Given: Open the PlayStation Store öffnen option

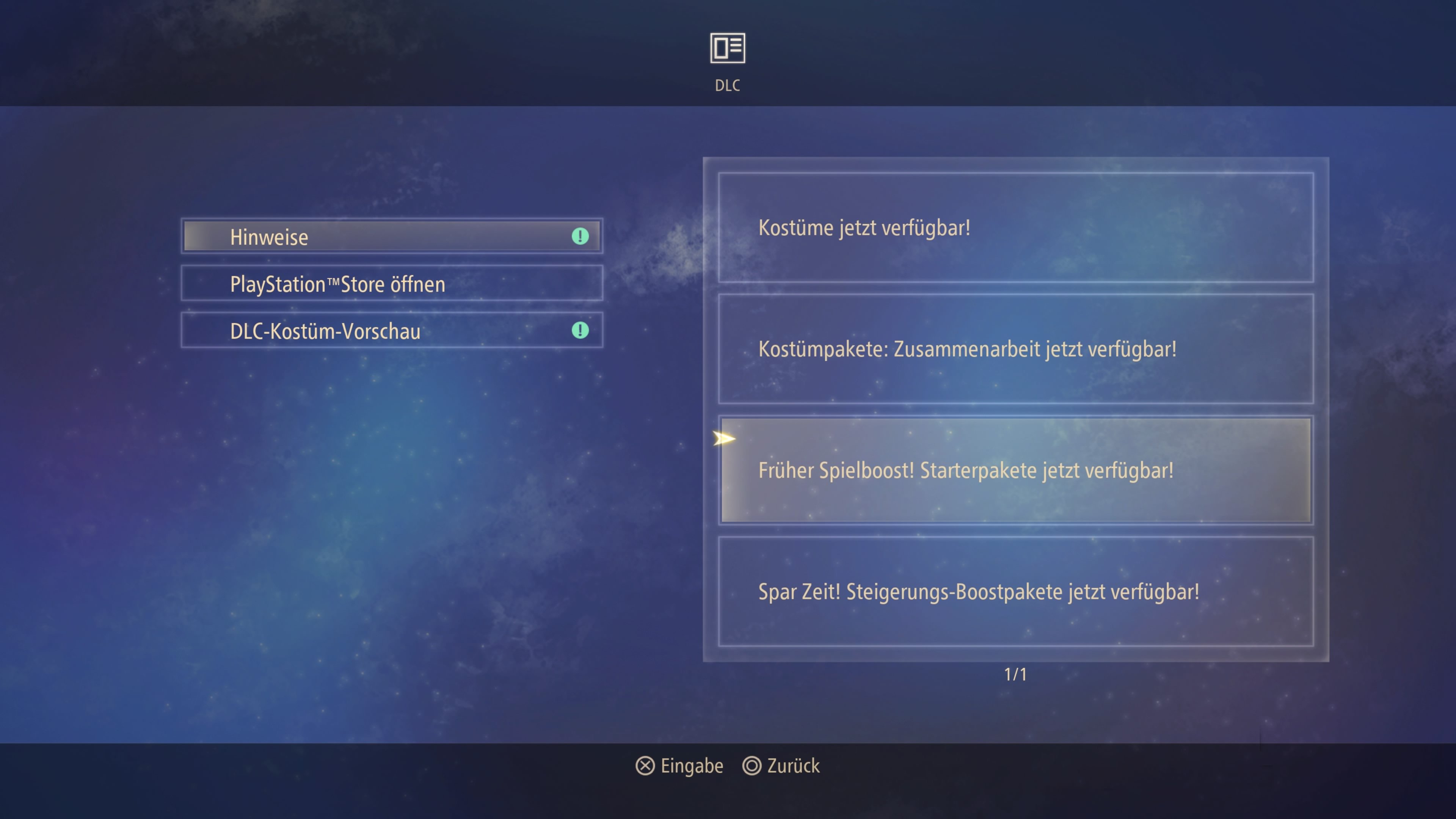Looking at the screenshot, I should click(391, 283).
